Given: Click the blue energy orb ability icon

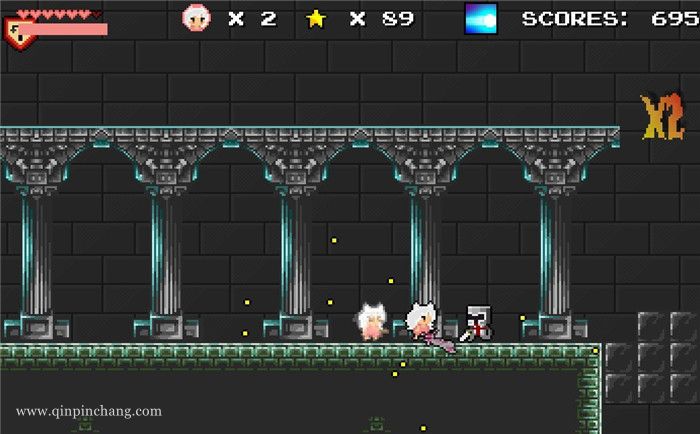Looking at the screenshot, I should pos(481,18).
